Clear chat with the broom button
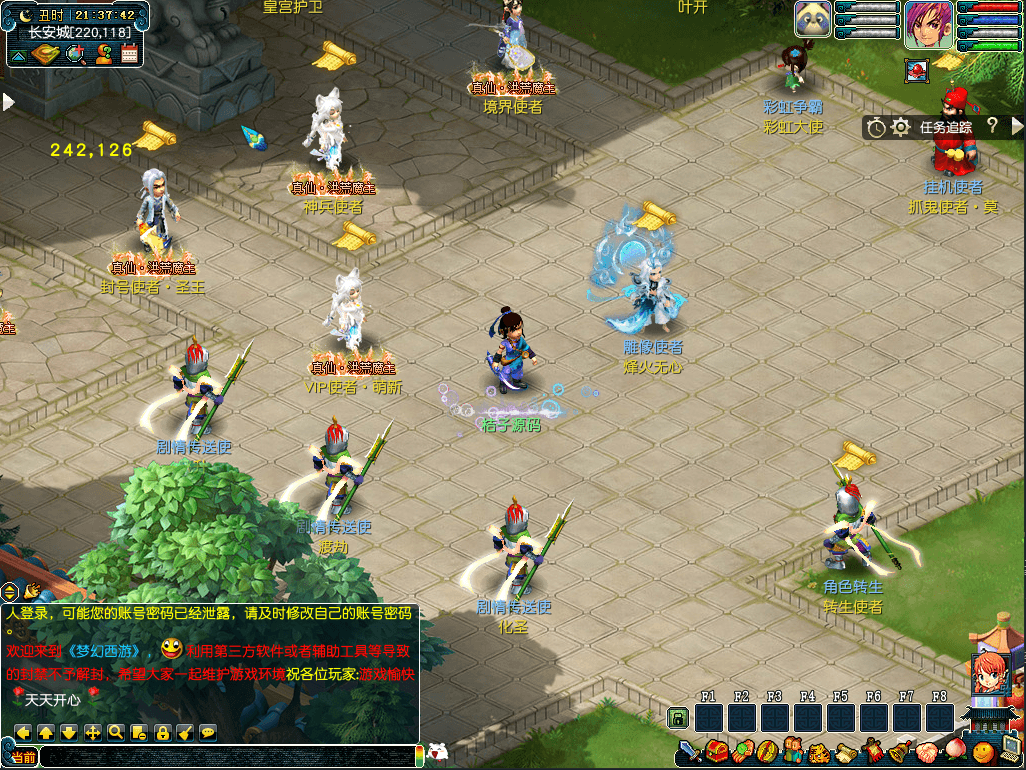This screenshot has width=1026, height=770. pos(185,732)
